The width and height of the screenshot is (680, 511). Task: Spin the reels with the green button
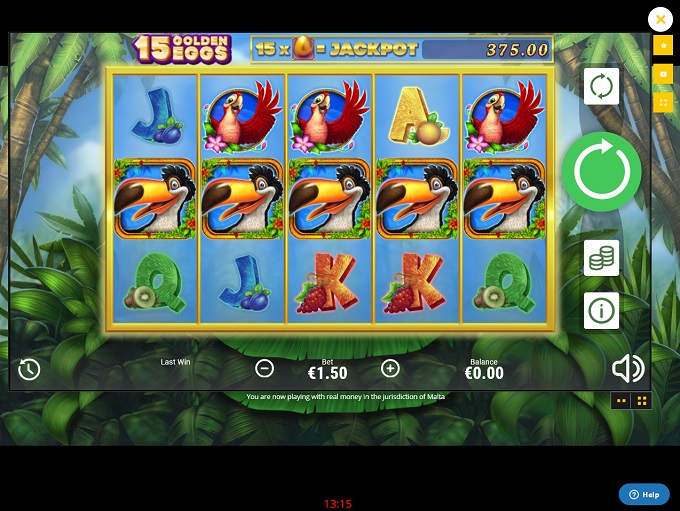tap(601, 172)
